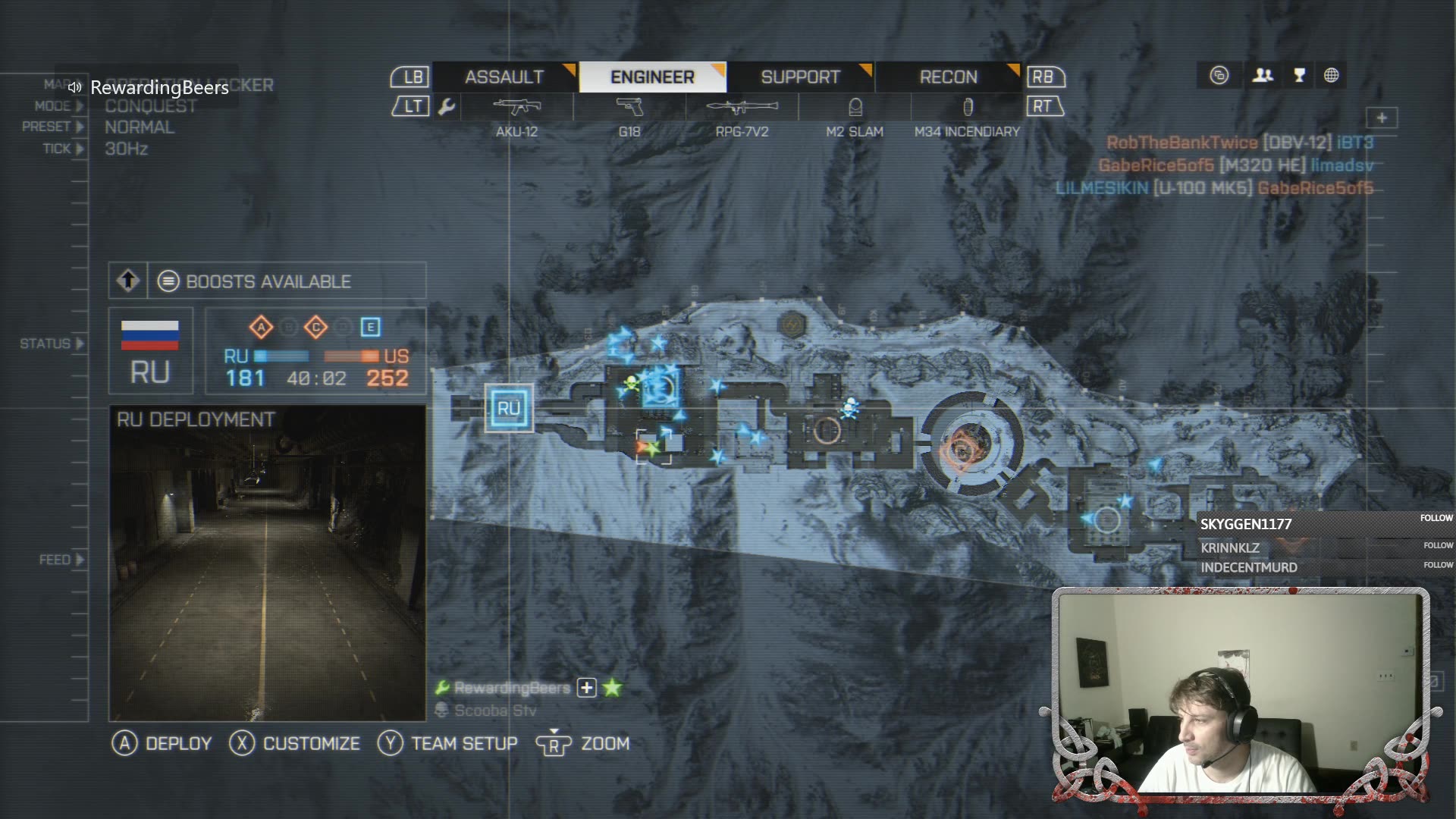Image resolution: width=1456 pixels, height=819 pixels.
Task: Open the trophy scoreboard icon
Action: [x=1299, y=75]
